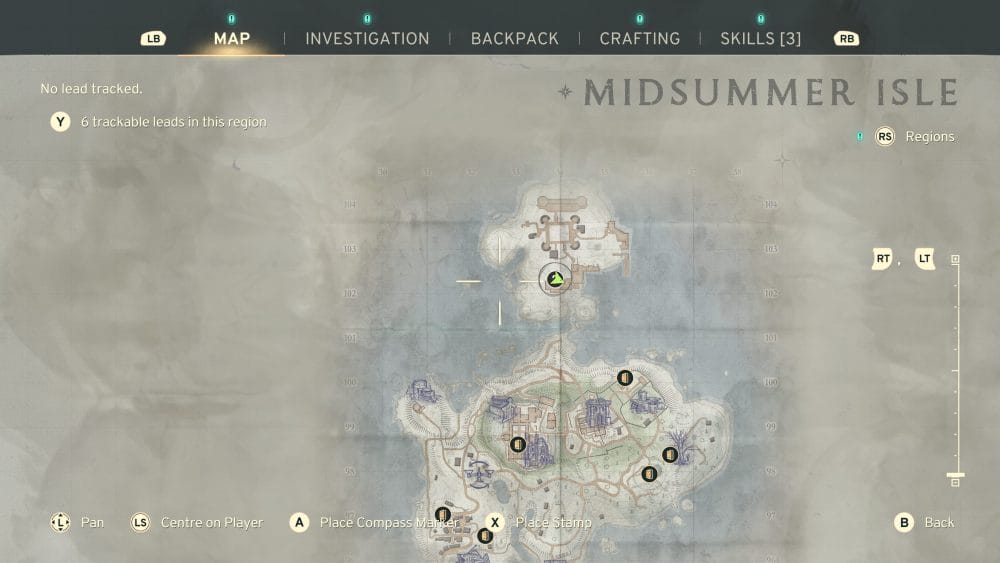Click the Map tab
The width and height of the screenshot is (1000, 563).
click(232, 39)
